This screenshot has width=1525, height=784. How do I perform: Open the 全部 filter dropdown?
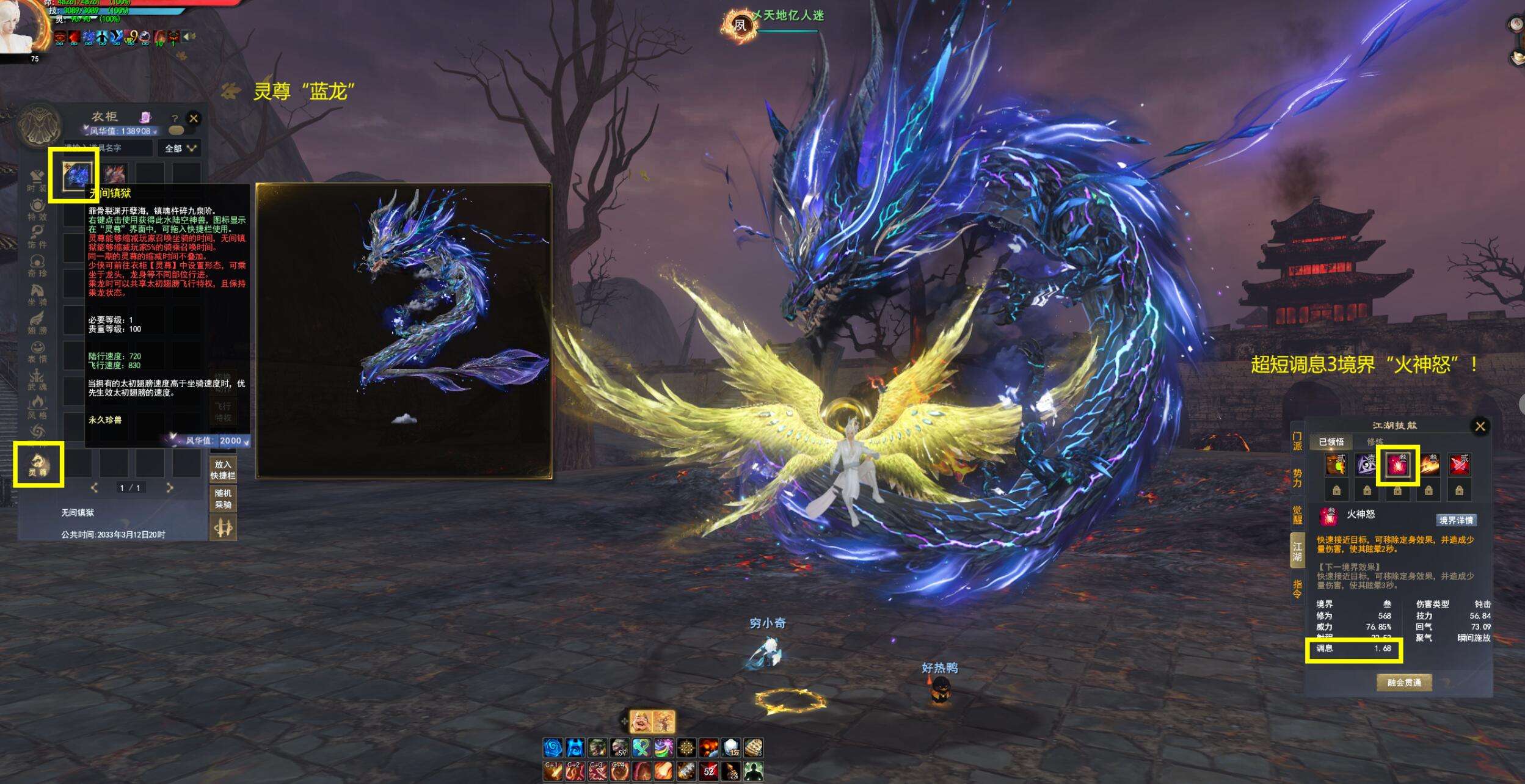point(180,148)
